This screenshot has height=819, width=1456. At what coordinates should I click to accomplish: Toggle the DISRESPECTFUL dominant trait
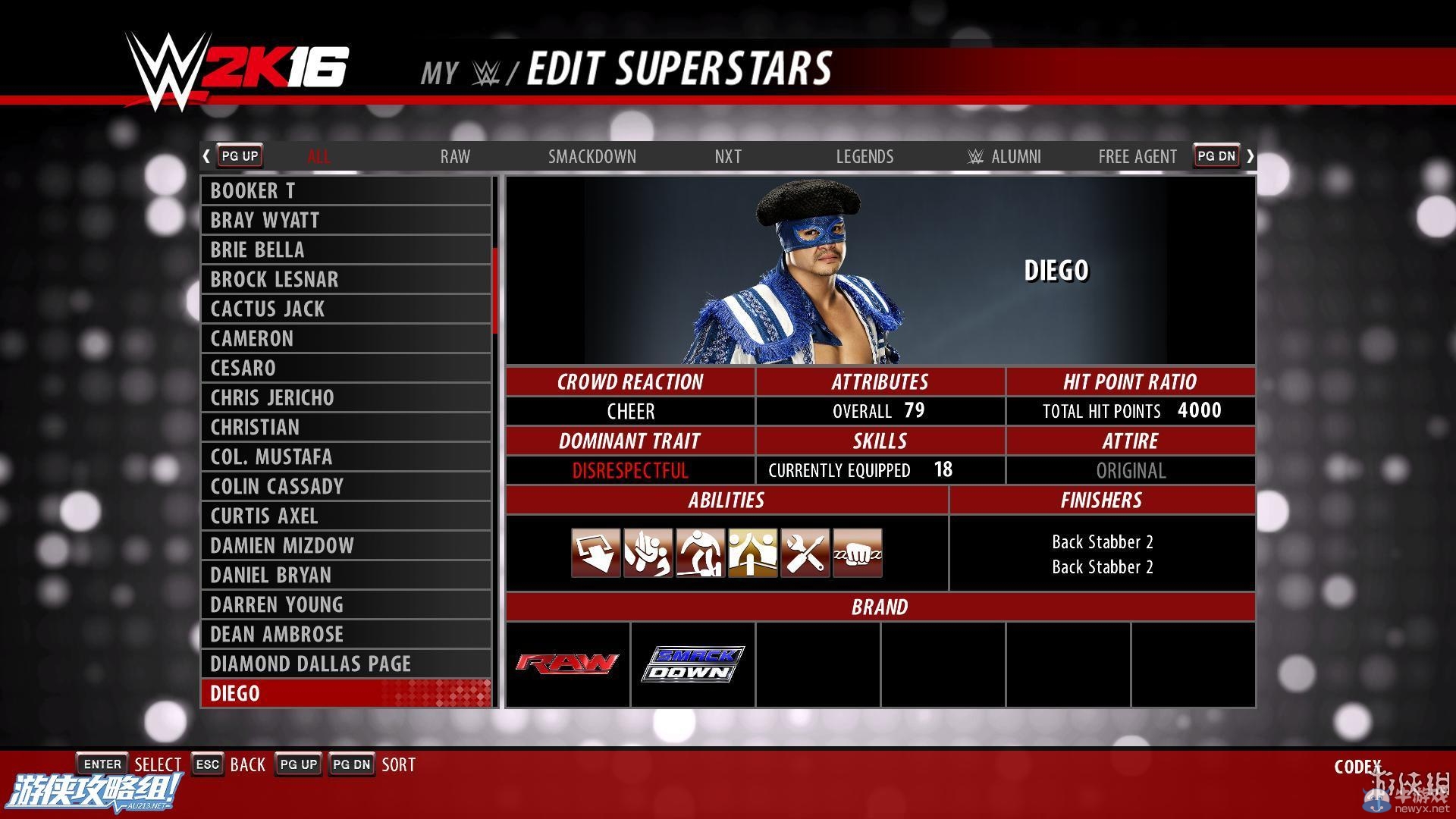click(630, 470)
